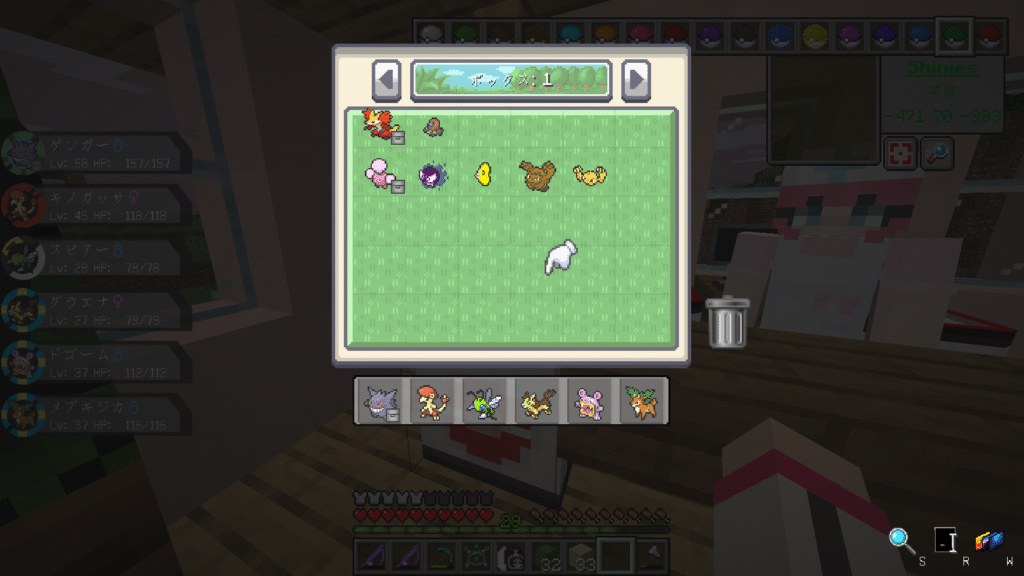Open the magnifying glass search tool
The width and height of the screenshot is (1024, 576).
click(x=902, y=541)
